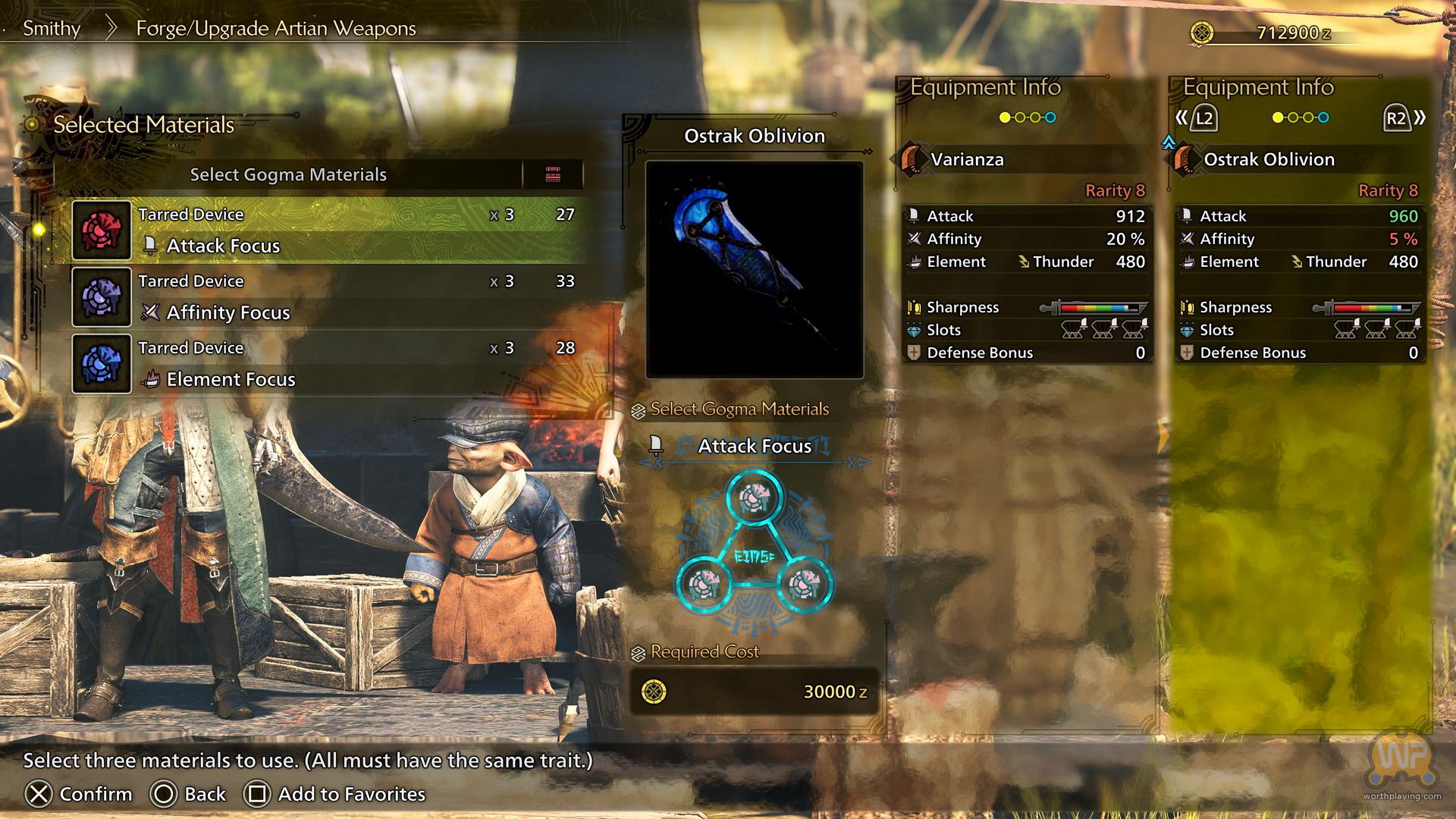Select the top material slot in triangle
Screen dimensions: 1456x819
(x=754, y=497)
